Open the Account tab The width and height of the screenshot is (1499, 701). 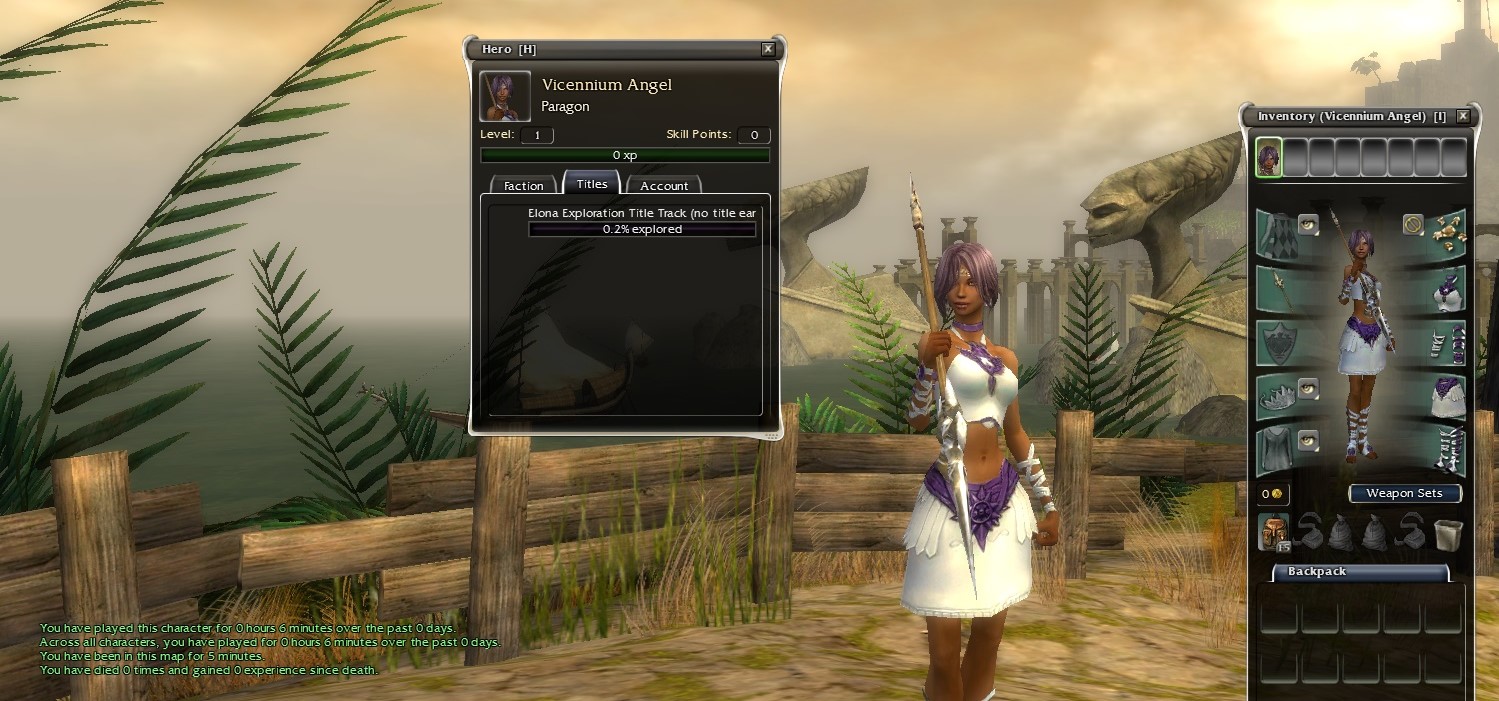pyautogui.click(x=664, y=186)
